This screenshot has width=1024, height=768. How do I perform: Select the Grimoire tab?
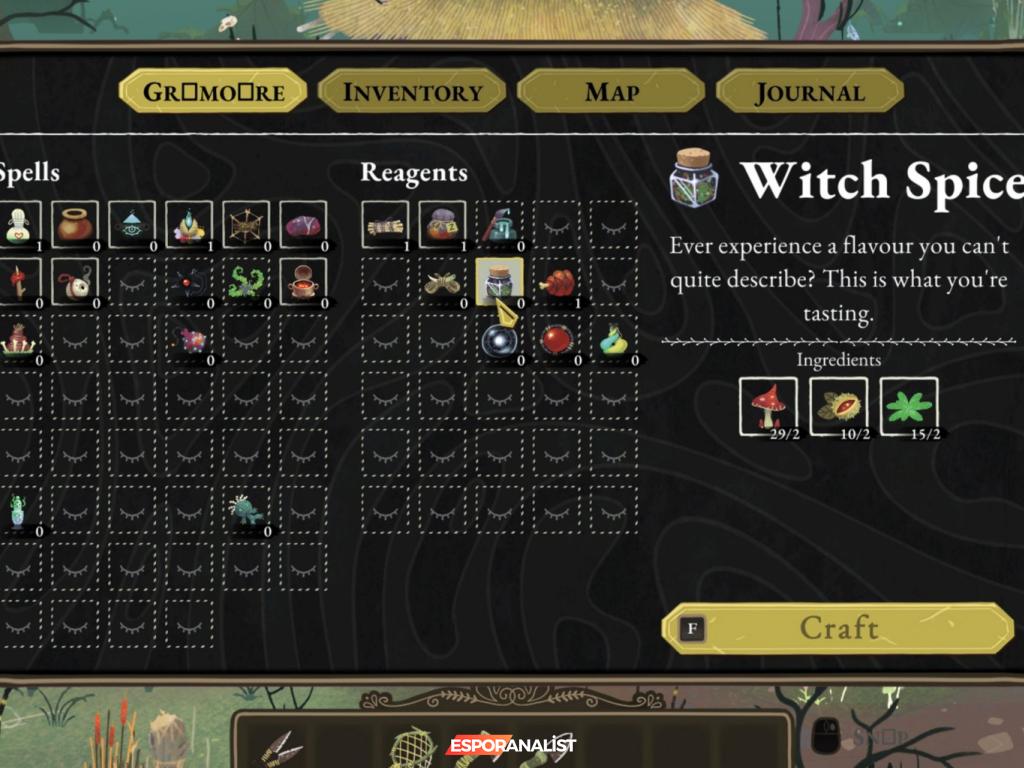coord(213,92)
